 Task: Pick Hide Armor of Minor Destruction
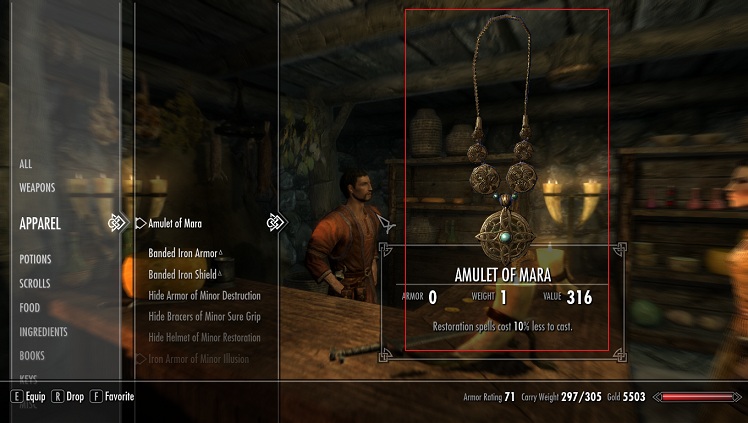point(204,296)
